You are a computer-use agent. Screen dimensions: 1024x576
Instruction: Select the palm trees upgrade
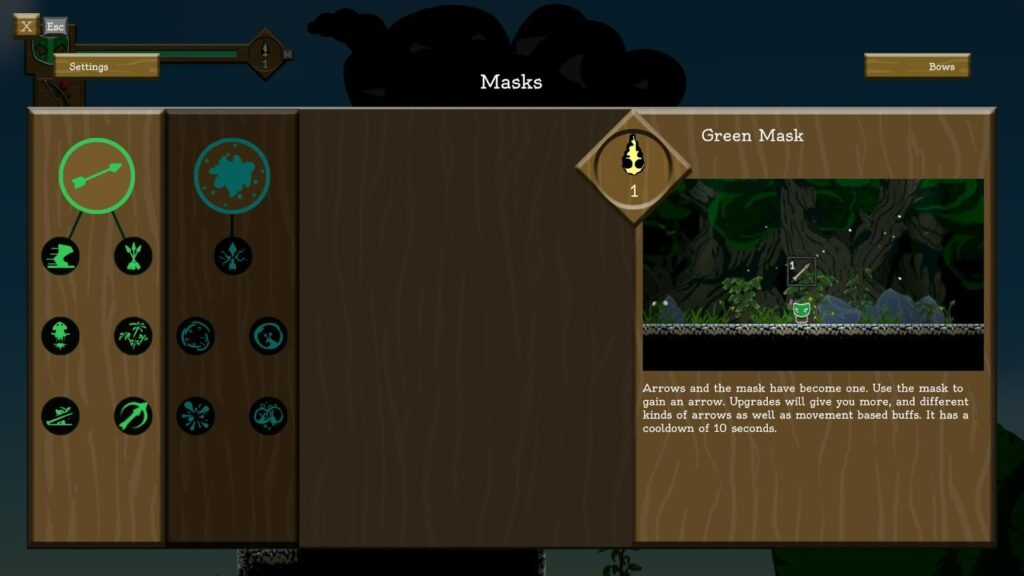pyautogui.click(x=133, y=335)
